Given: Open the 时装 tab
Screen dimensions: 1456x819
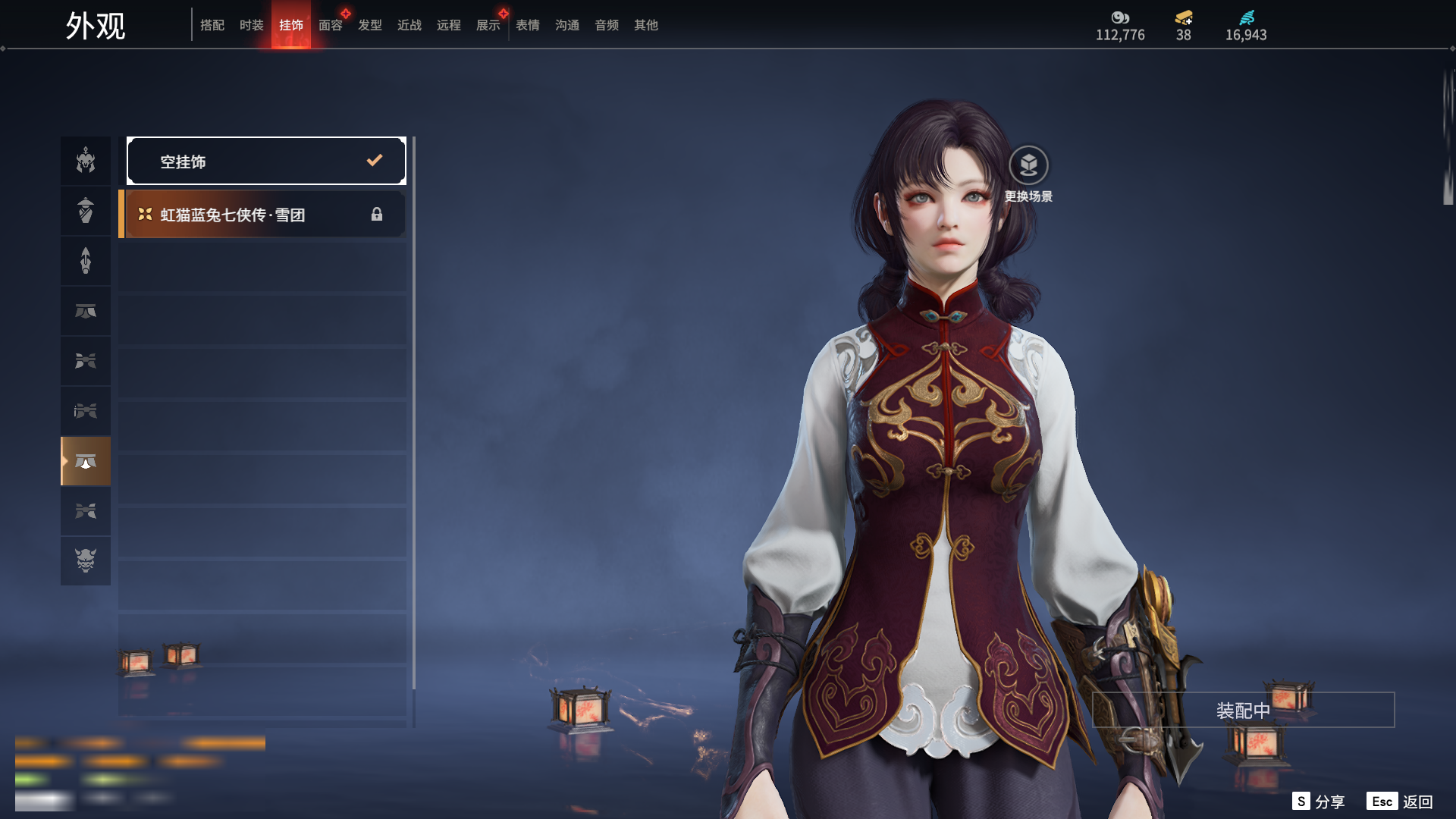Looking at the screenshot, I should click(x=252, y=25).
